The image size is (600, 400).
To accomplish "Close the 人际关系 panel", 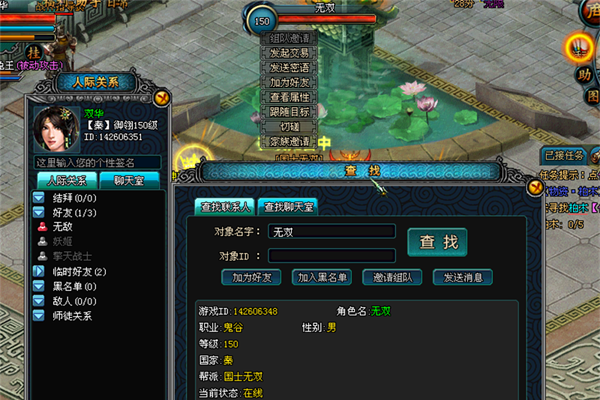I will pyautogui.click(x=163, y=98).
